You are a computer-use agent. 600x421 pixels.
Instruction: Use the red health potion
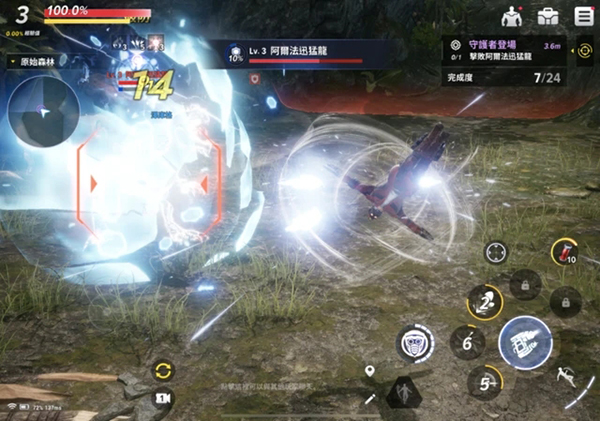coord(565,253)
